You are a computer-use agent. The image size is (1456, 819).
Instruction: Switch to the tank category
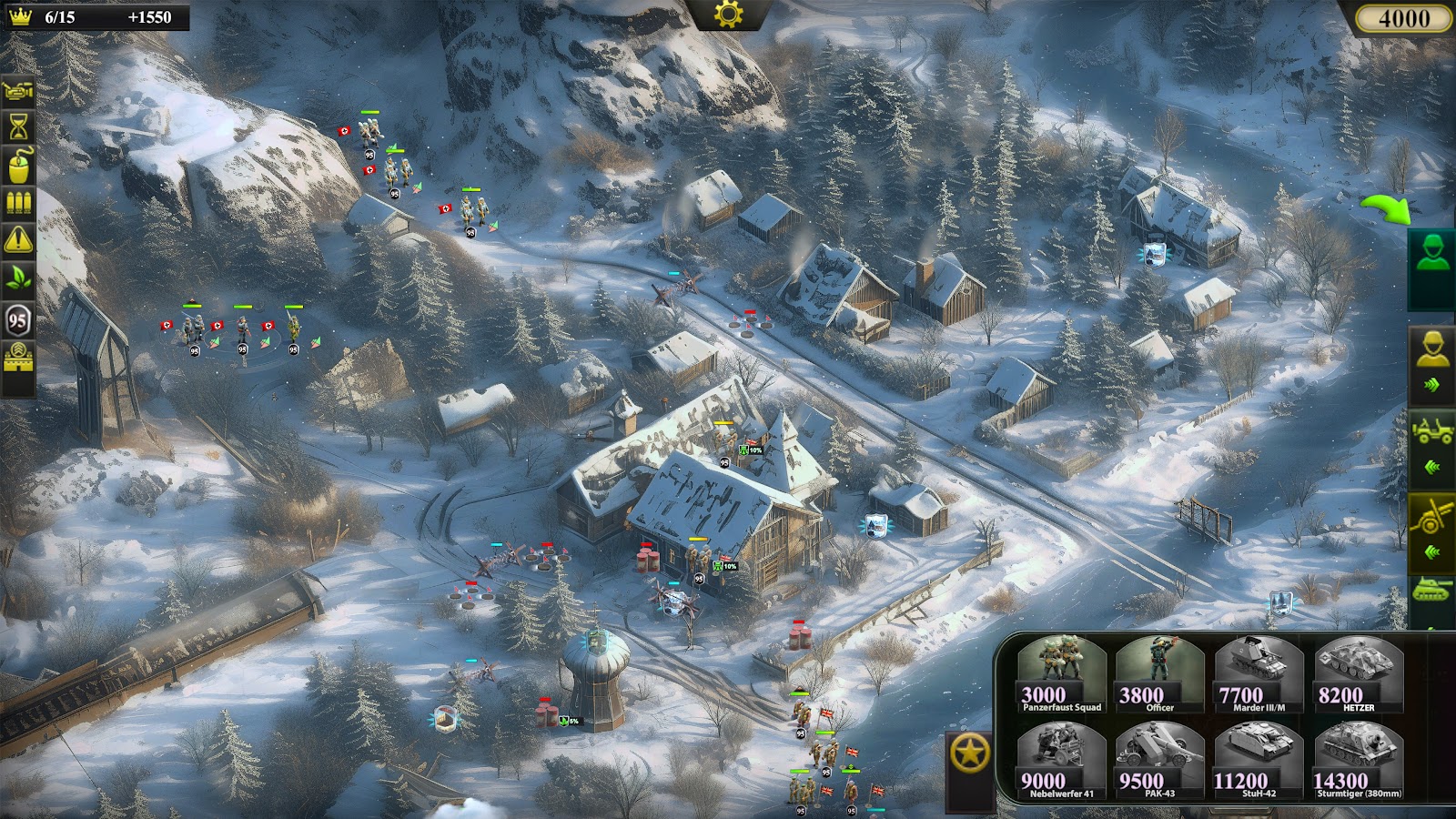point(1431,593)
